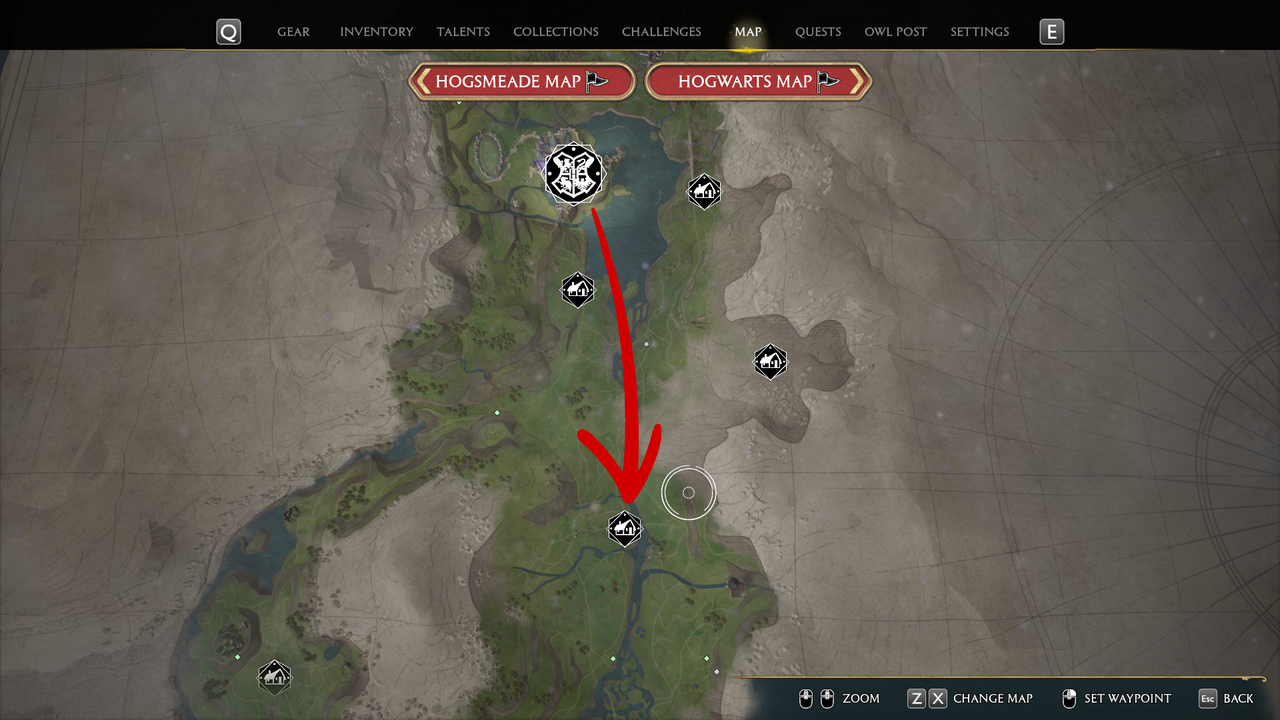Click the hamlet icon under the red arrow
The width and height of the screenshot is (1280, 720).
(x=624, y=529)
